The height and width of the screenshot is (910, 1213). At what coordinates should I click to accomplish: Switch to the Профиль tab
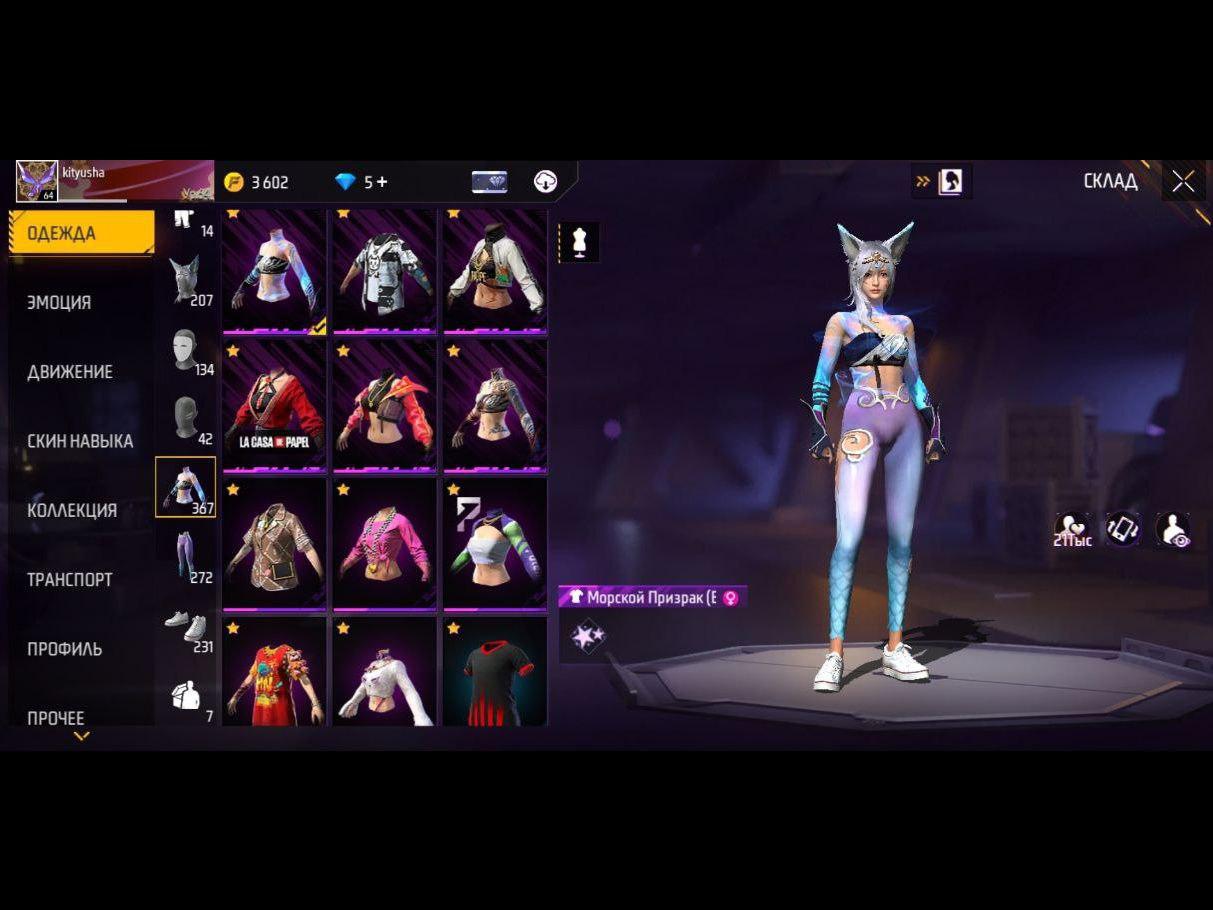(64, 649)
